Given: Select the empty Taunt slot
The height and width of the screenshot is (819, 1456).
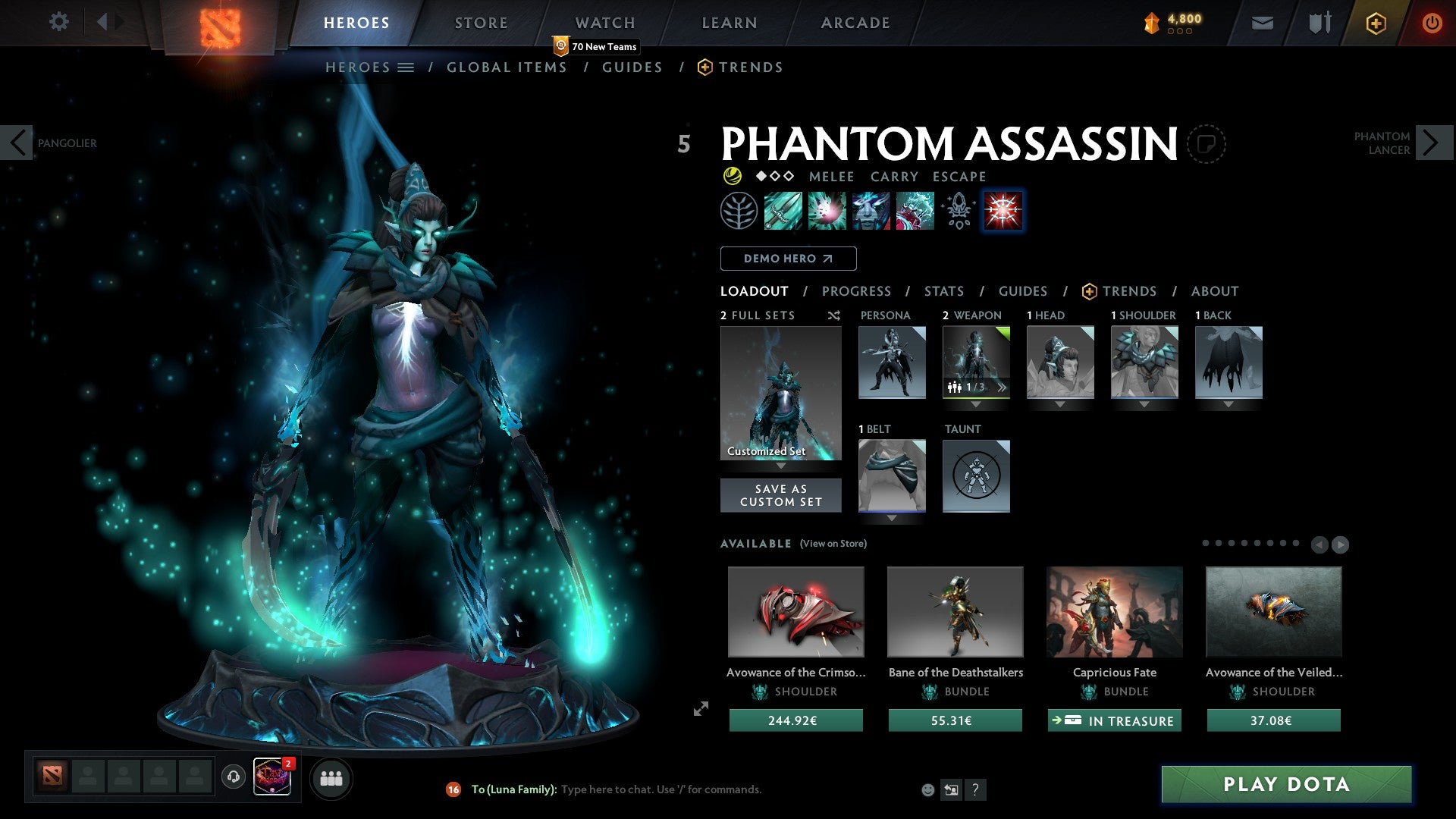Looking at the screenshot, I should pos(976,476).
